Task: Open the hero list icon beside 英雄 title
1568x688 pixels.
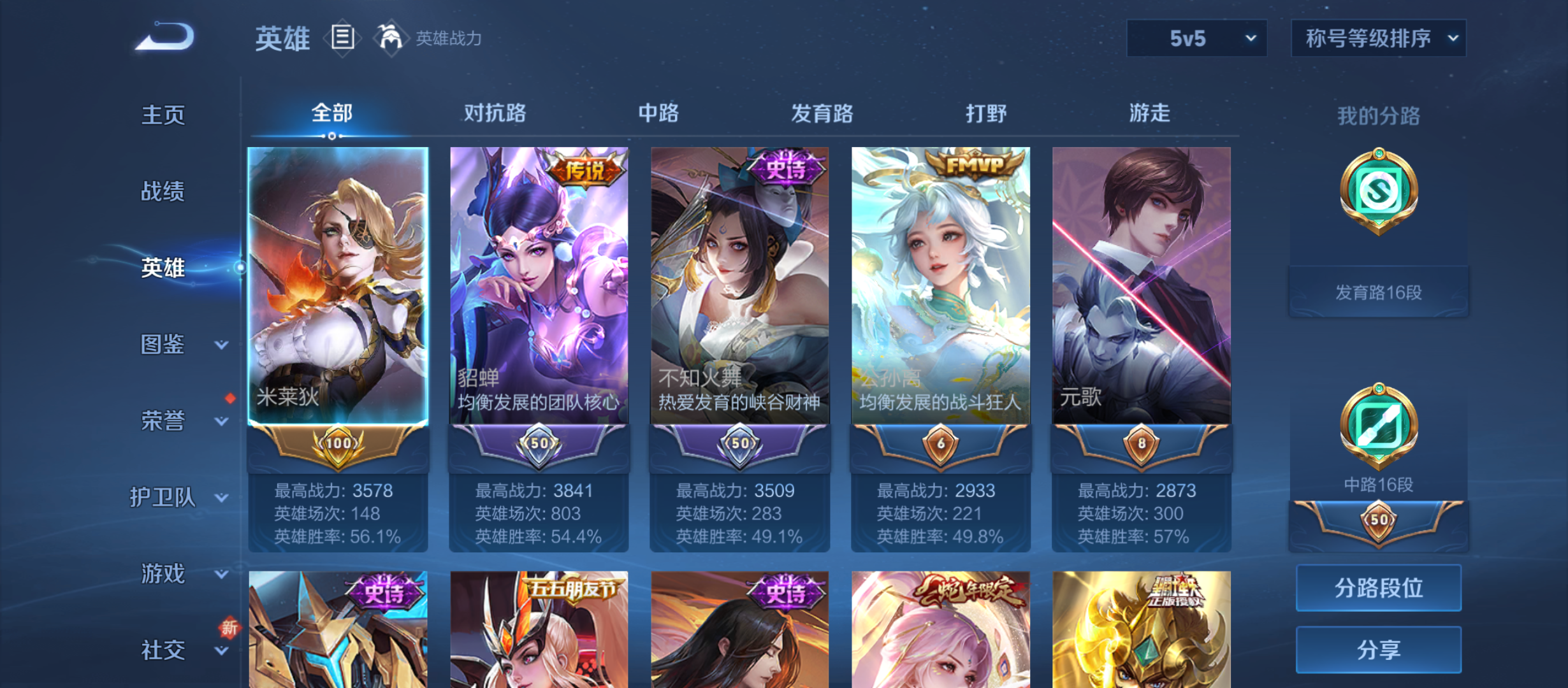Action: coord(342,38)
